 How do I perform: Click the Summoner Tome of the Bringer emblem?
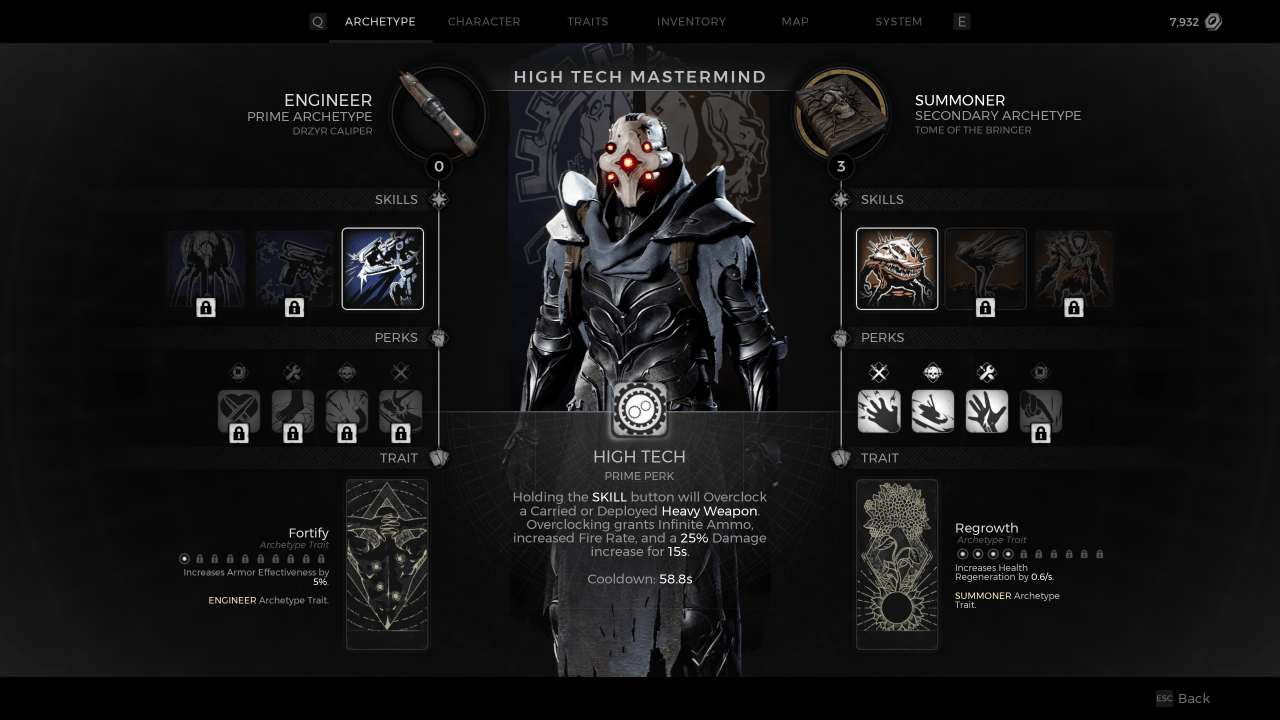[x=841, y=114]
